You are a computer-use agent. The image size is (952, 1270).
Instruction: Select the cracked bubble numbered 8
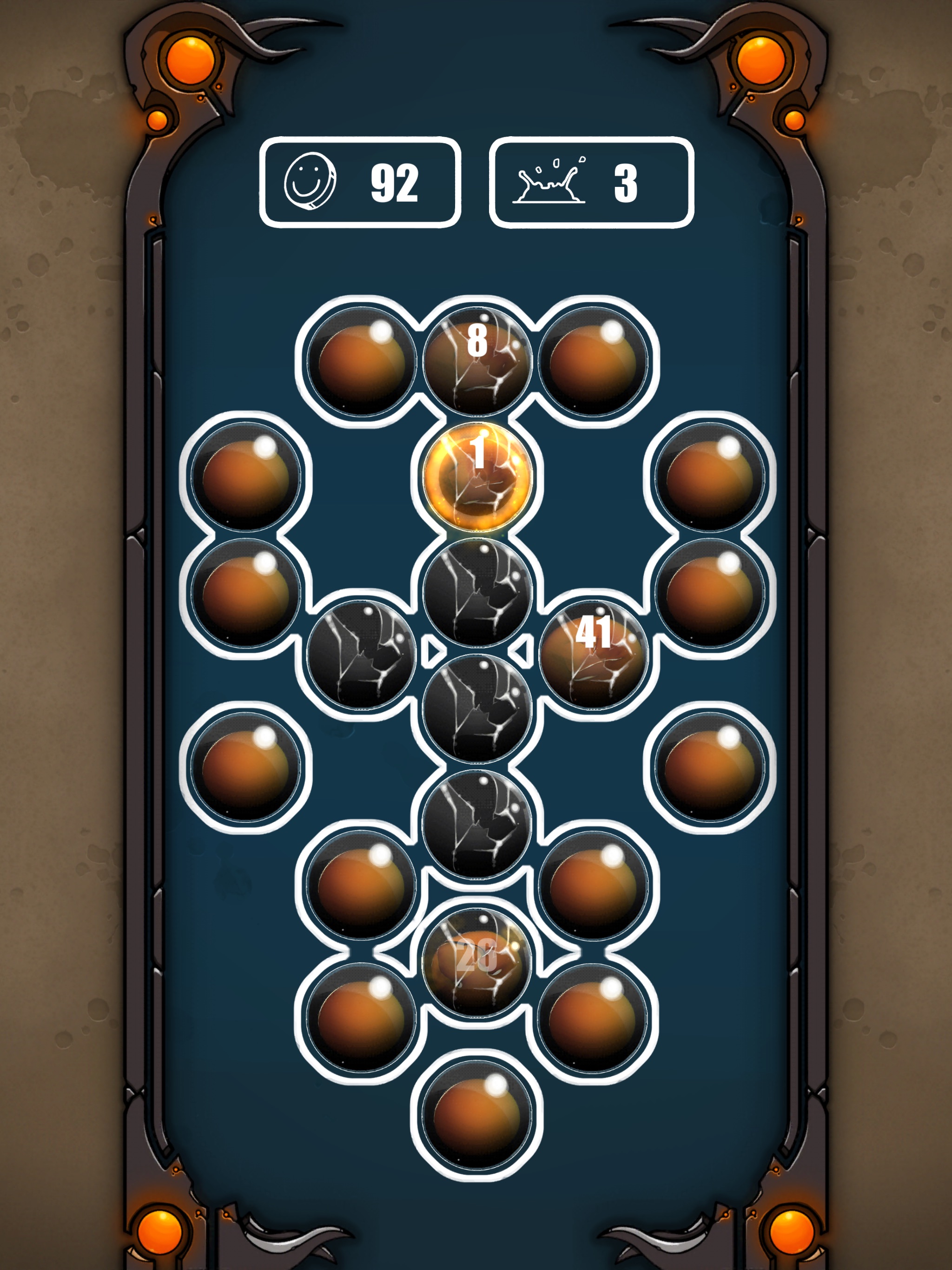476,361
